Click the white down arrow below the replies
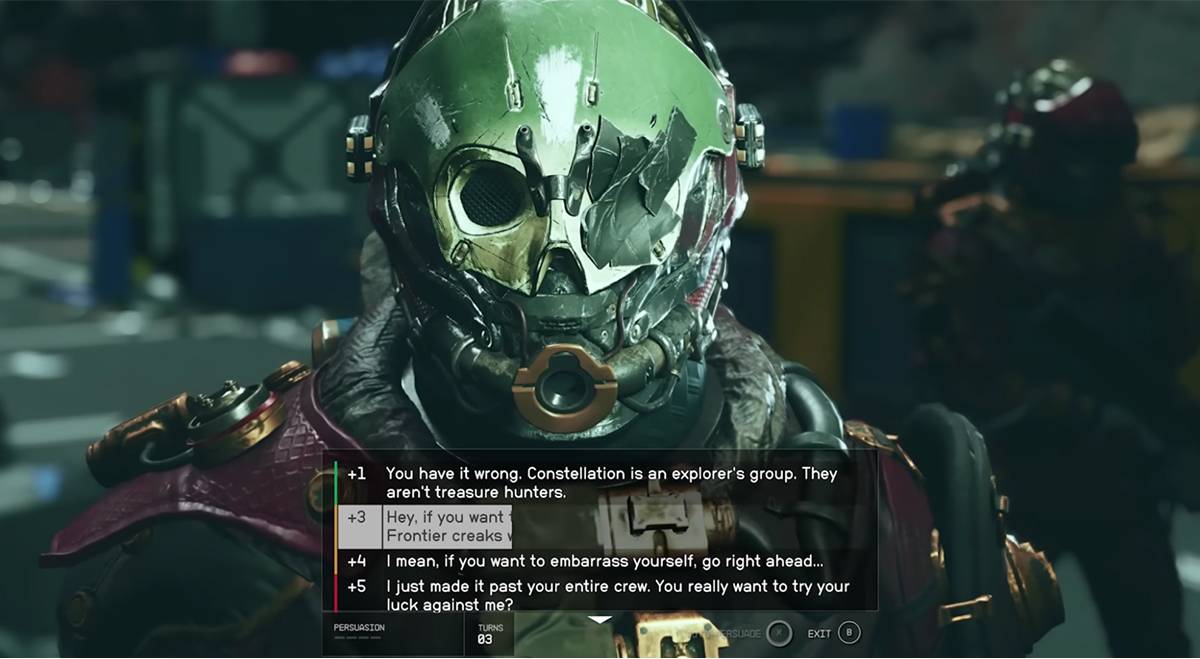 click(x=599, y=620)
